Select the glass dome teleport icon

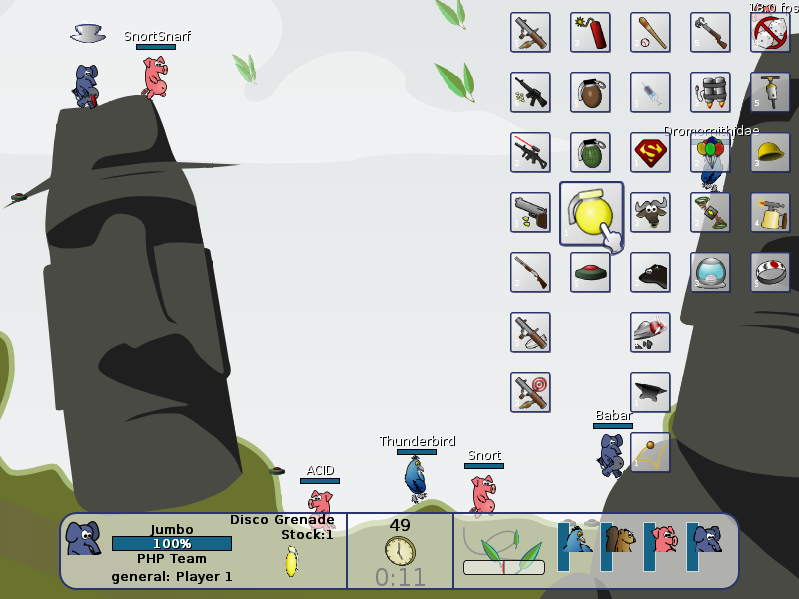point(710,272)
